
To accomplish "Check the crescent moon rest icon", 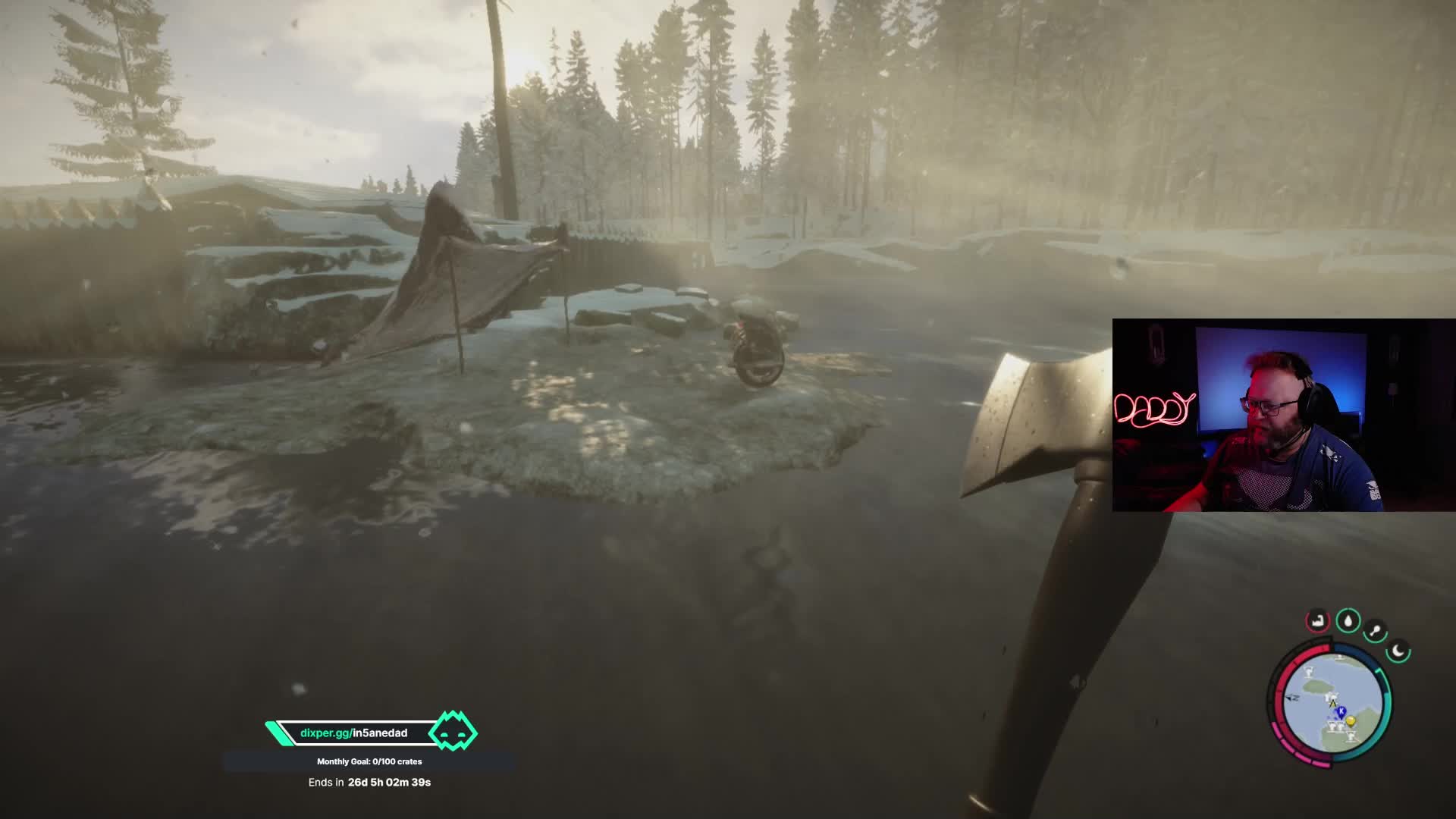I will tap(1398, 651).
